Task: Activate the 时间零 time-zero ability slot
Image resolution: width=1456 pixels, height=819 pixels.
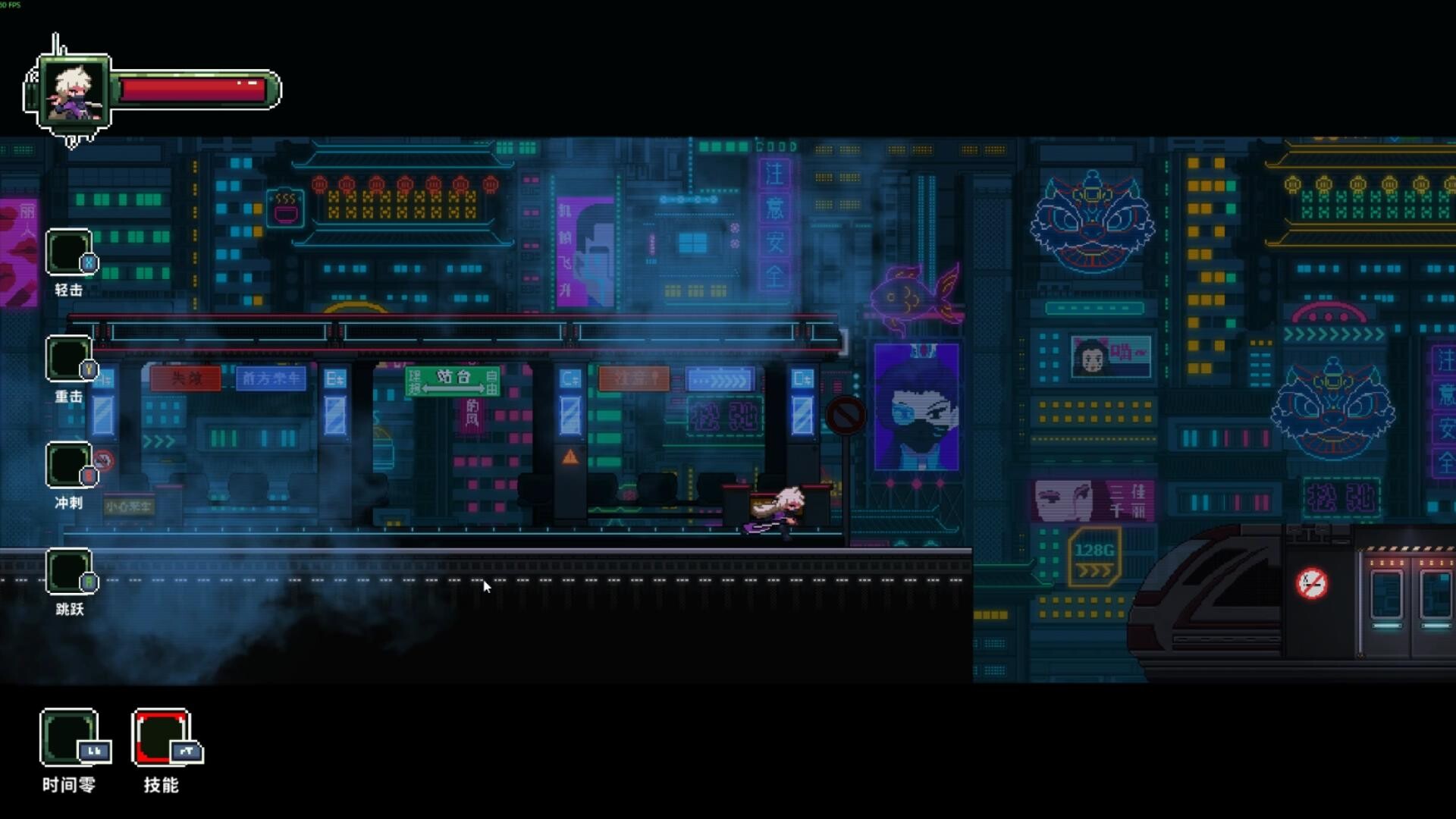Action: click(70, 738)
